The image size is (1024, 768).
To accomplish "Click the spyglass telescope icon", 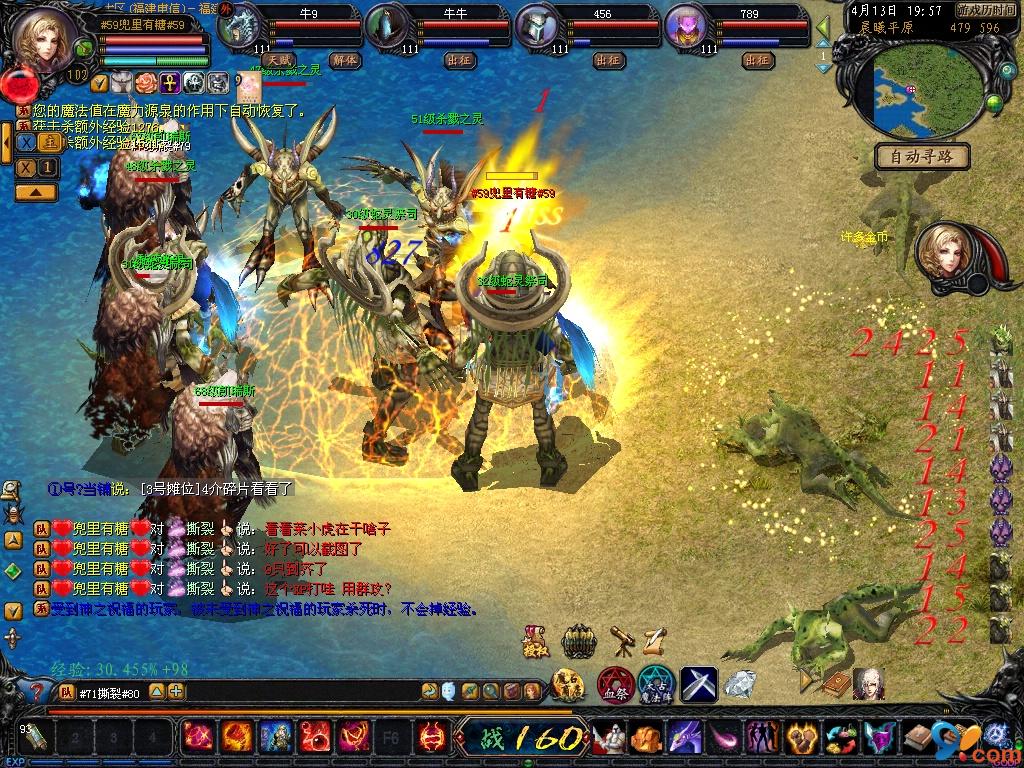I will click(x=622, y=639).
